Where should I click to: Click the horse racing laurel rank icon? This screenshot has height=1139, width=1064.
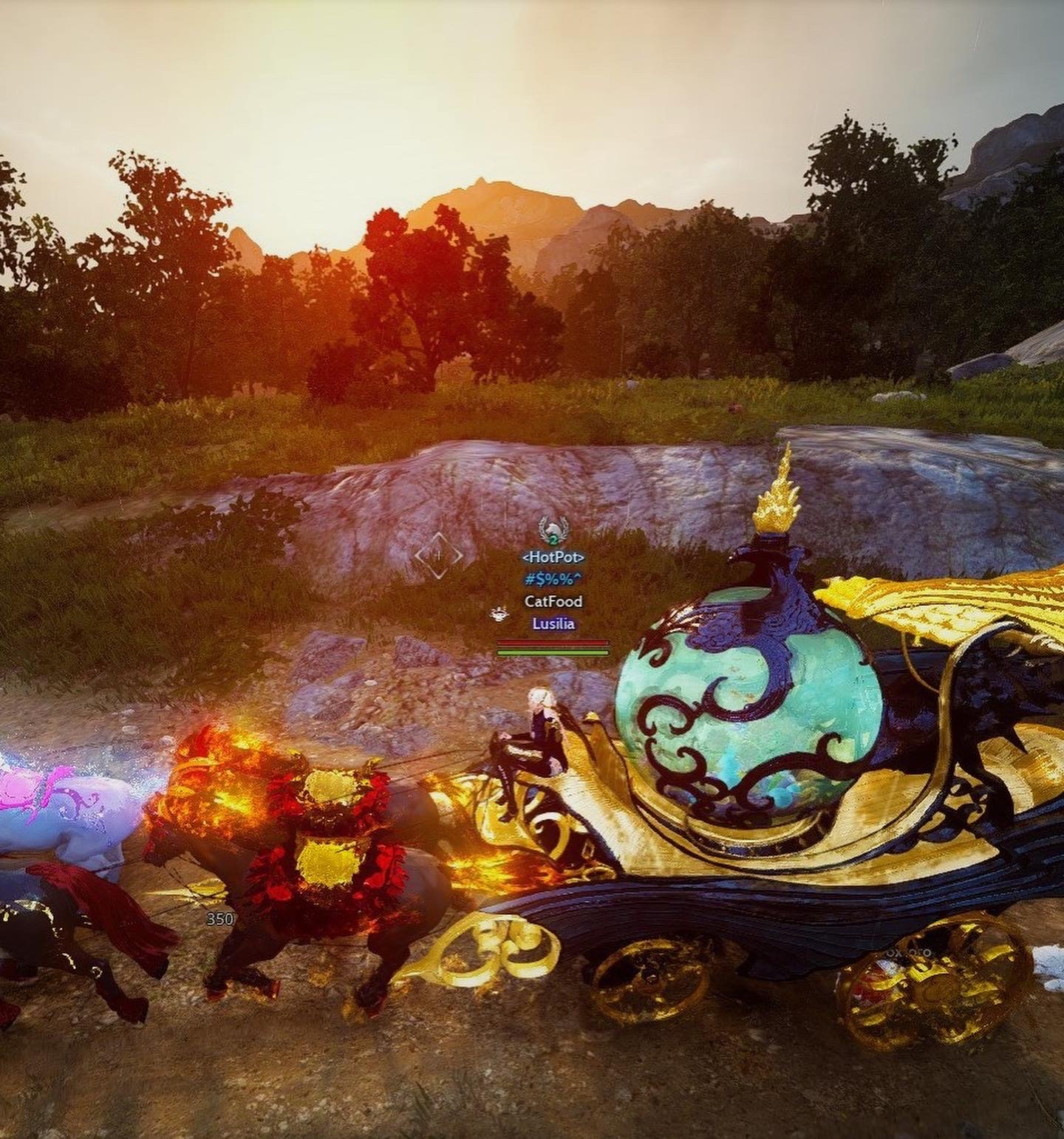click(551, 528)
